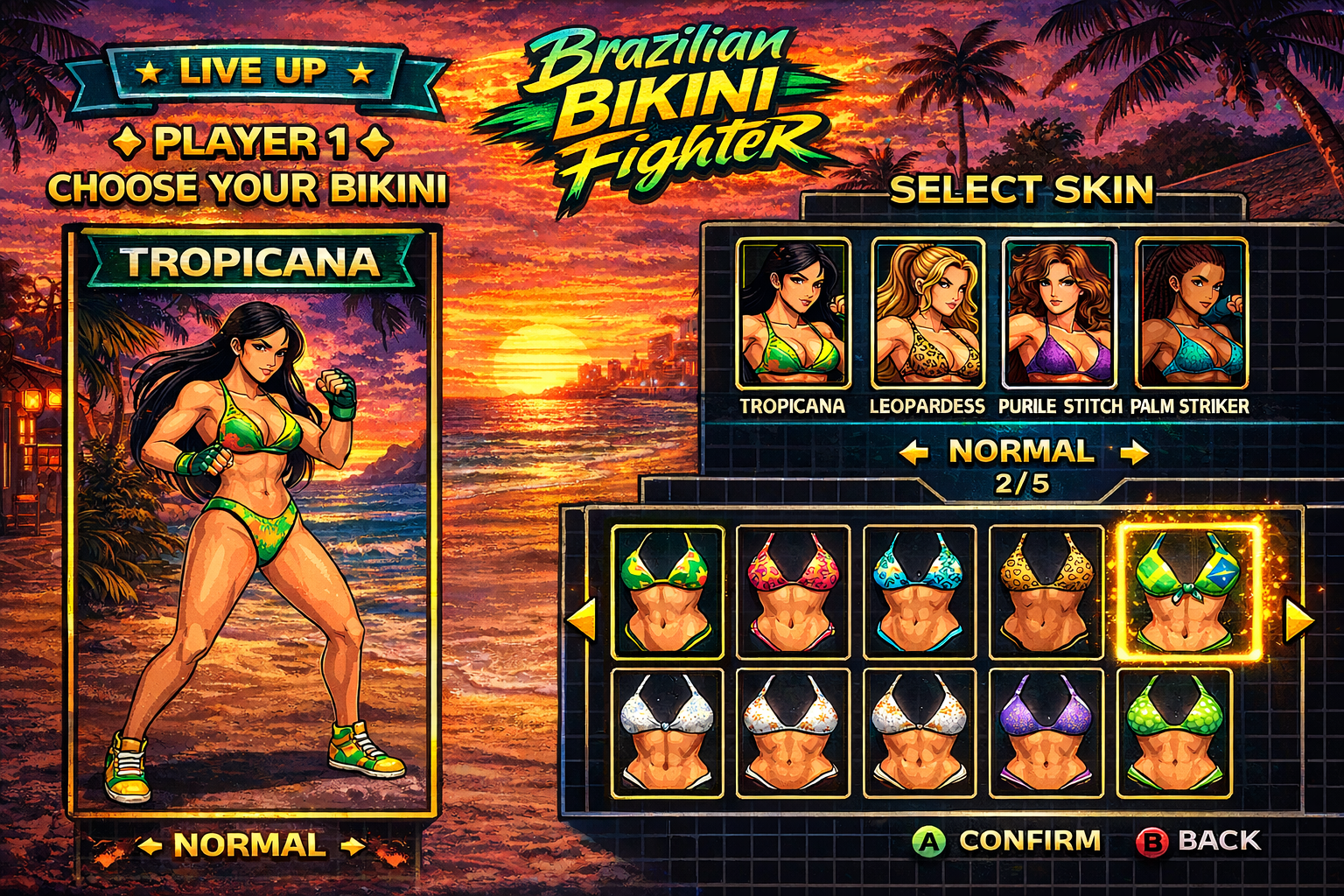
Task: Click the right arrow under the Tropicana card
Action: pos(353,846)
